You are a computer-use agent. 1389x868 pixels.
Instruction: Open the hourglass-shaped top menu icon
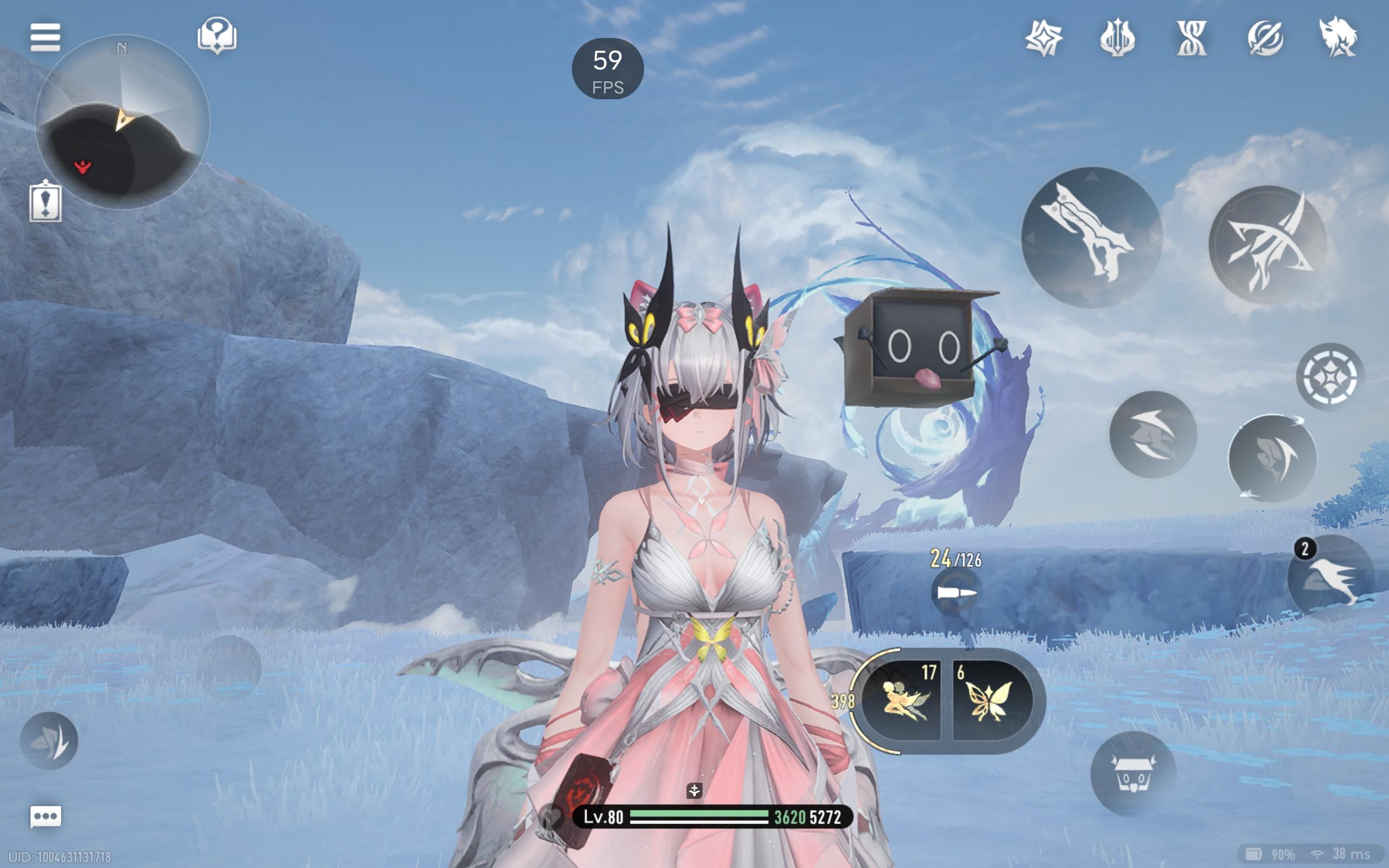pyautogui.click(x=1191, y=39)
